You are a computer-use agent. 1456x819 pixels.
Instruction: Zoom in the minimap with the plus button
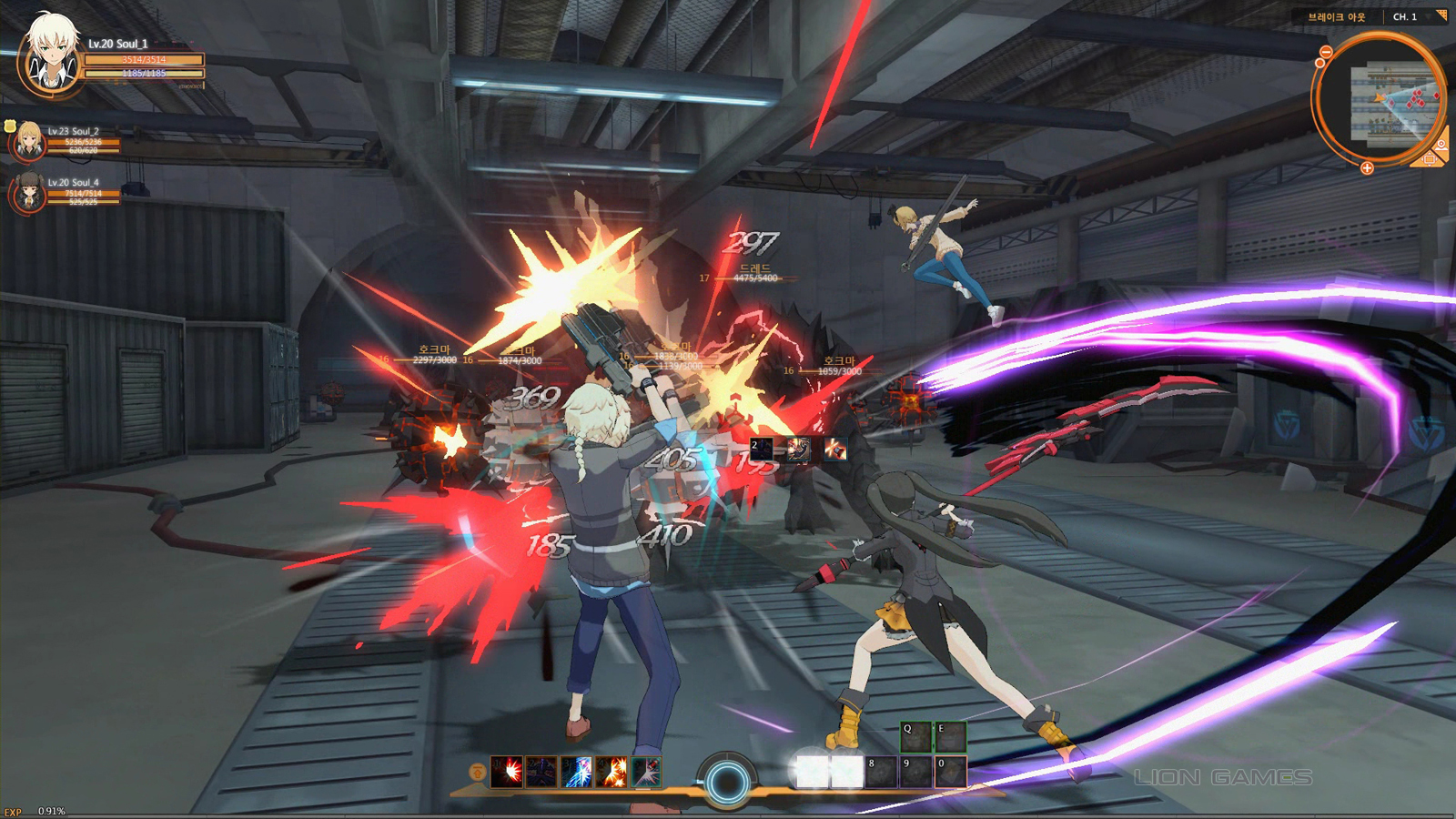click(1367, 168)
